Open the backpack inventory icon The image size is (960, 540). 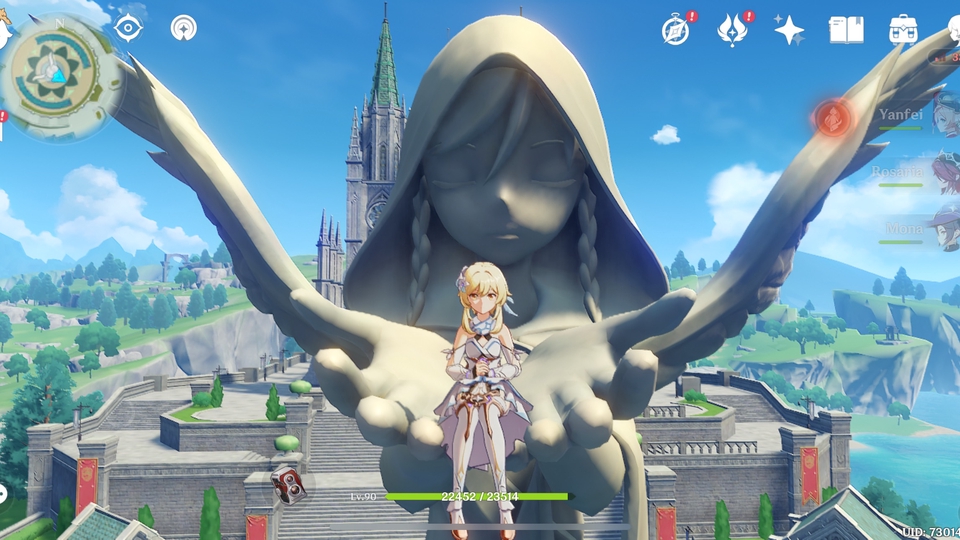click(903, 30)
